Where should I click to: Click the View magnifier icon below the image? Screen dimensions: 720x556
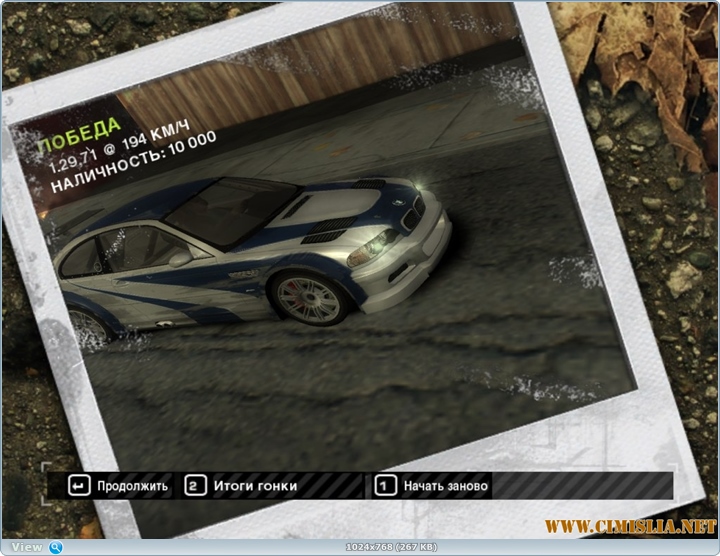[x=56, y=547]
